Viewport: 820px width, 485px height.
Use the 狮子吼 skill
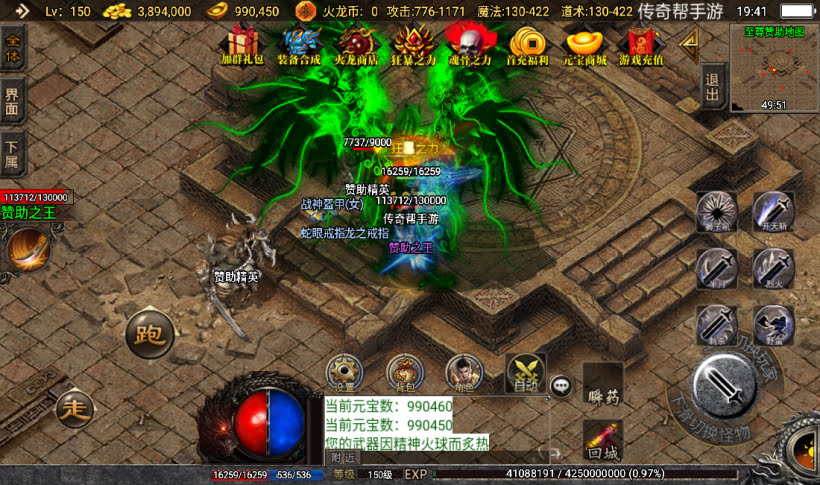717,211
